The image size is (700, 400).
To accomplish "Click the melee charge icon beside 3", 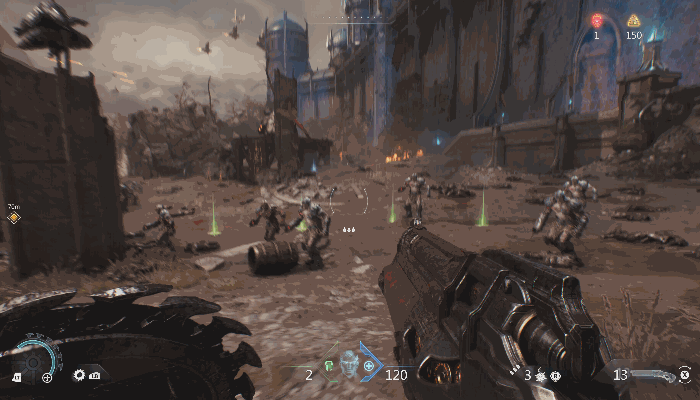I will (541, 375).
